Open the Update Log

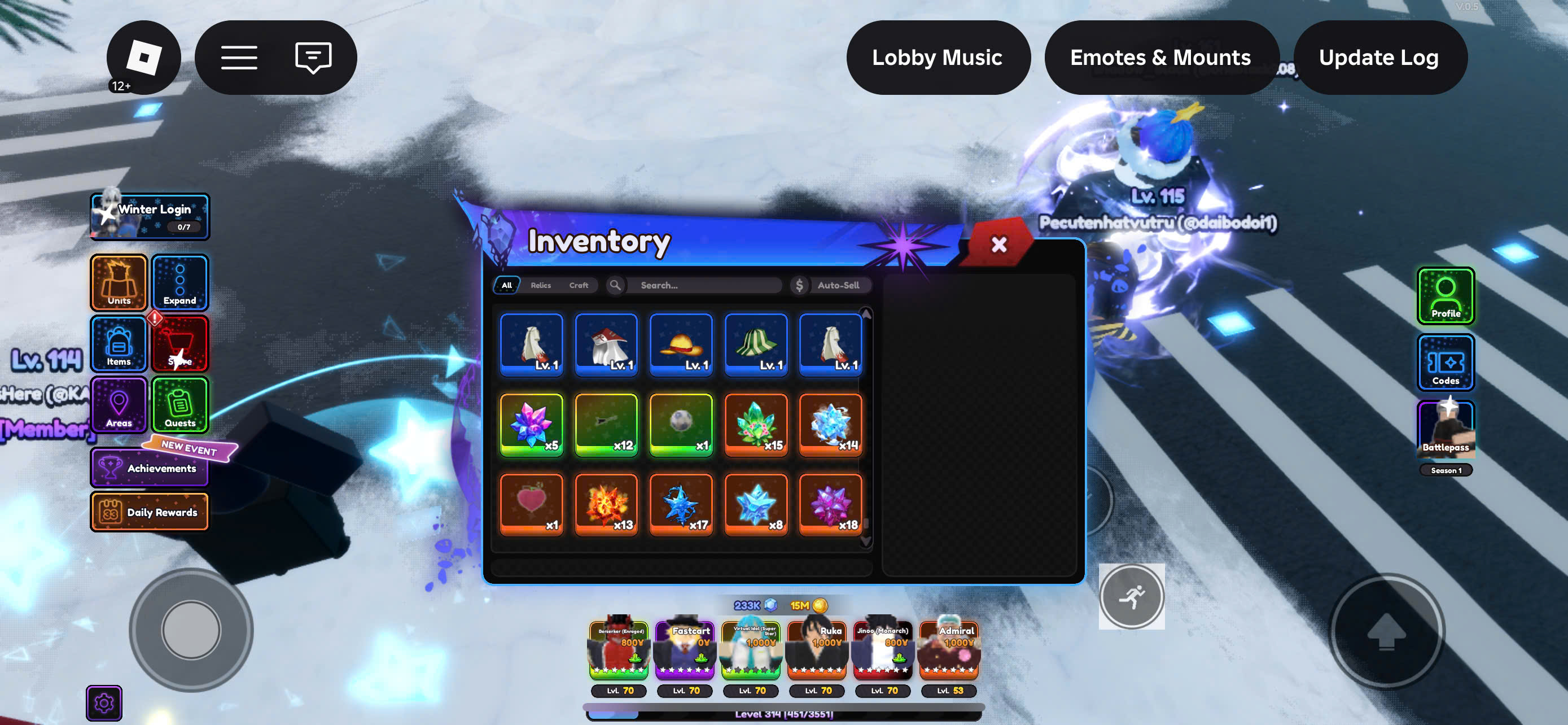[1379, 57]
